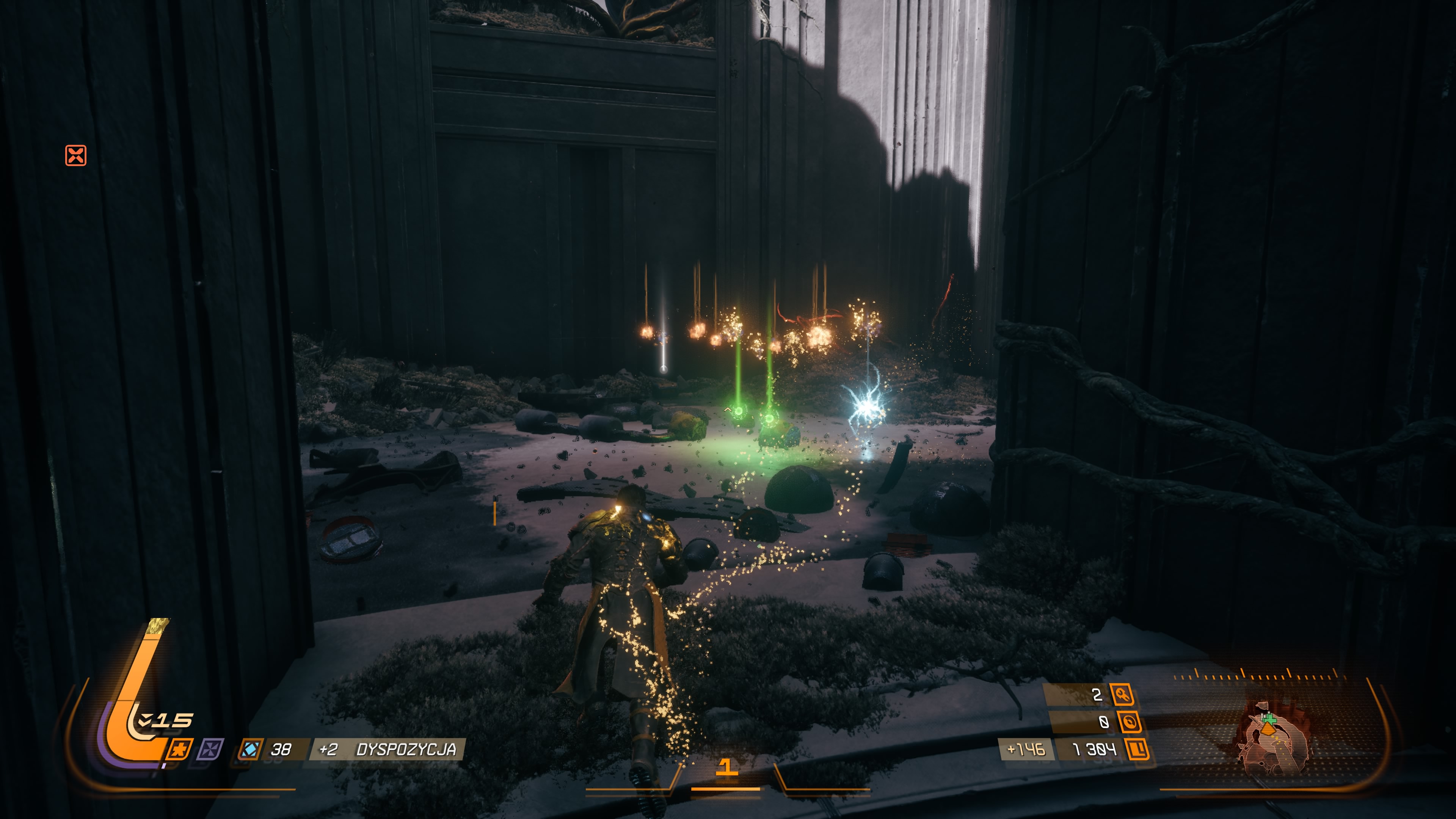
Task: Click the green cross marker on minimap
Action: pyautogui.click(x=1269, y=719)
